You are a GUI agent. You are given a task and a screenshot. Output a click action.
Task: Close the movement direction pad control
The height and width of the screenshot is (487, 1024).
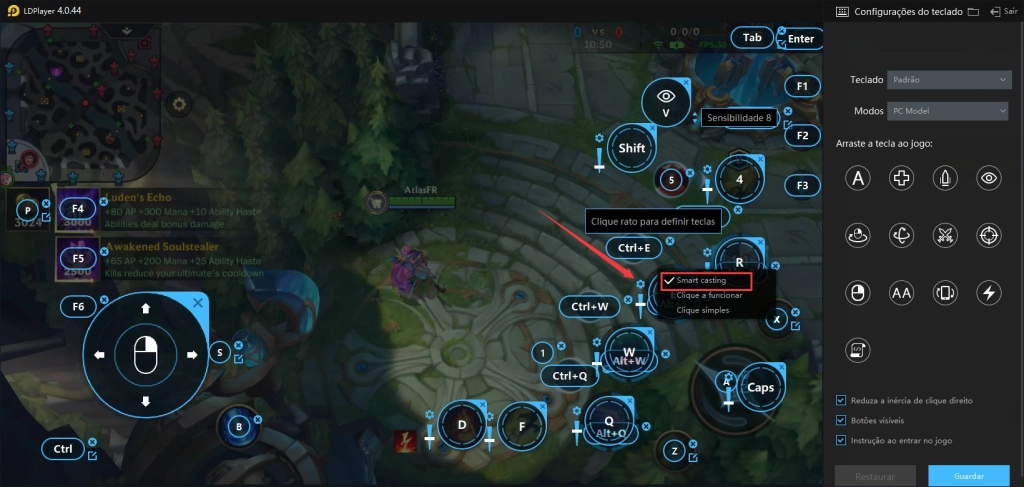(198, 302)
